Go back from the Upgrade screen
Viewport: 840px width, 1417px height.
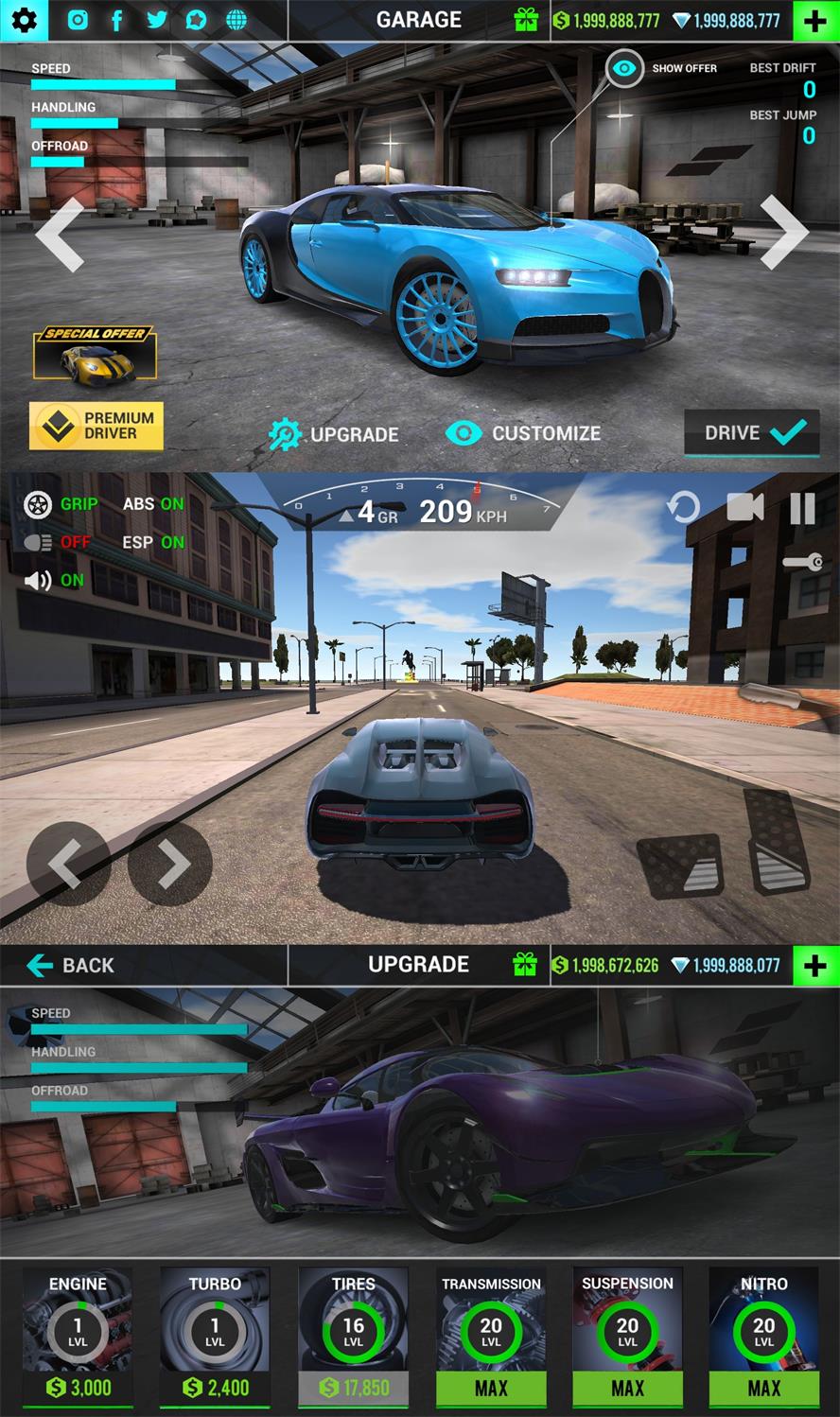click(71, 965)
